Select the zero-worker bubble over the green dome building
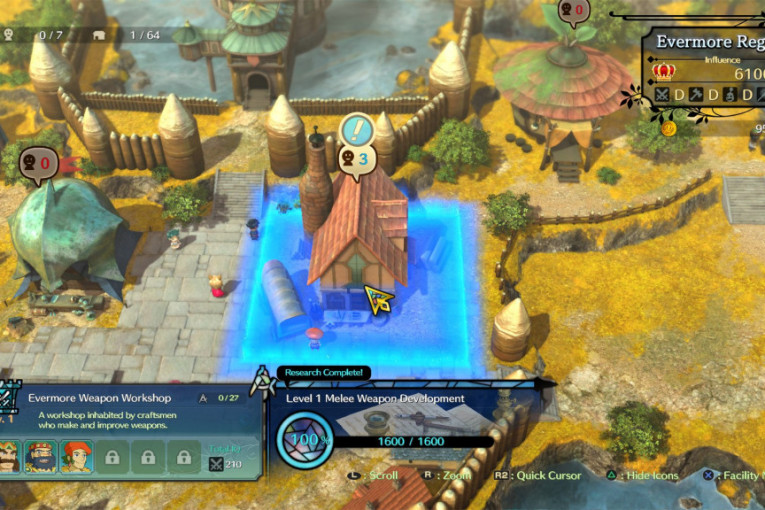This screenshot has width=765, height=510. 36,160
